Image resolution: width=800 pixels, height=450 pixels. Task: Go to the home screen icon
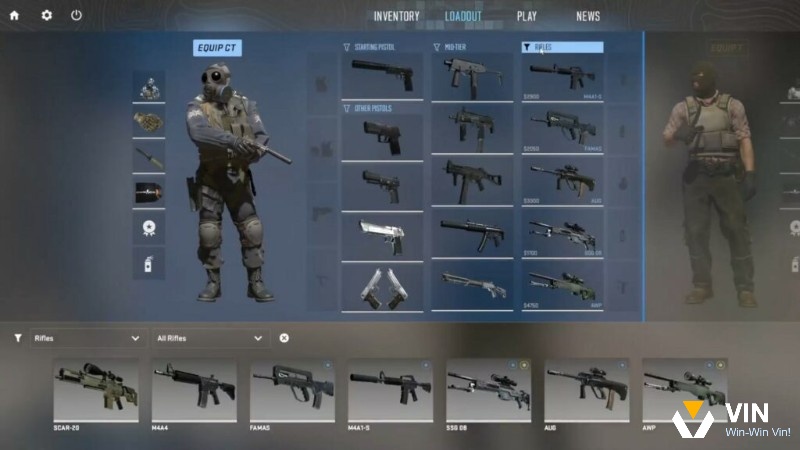click(x=14, y=16)
